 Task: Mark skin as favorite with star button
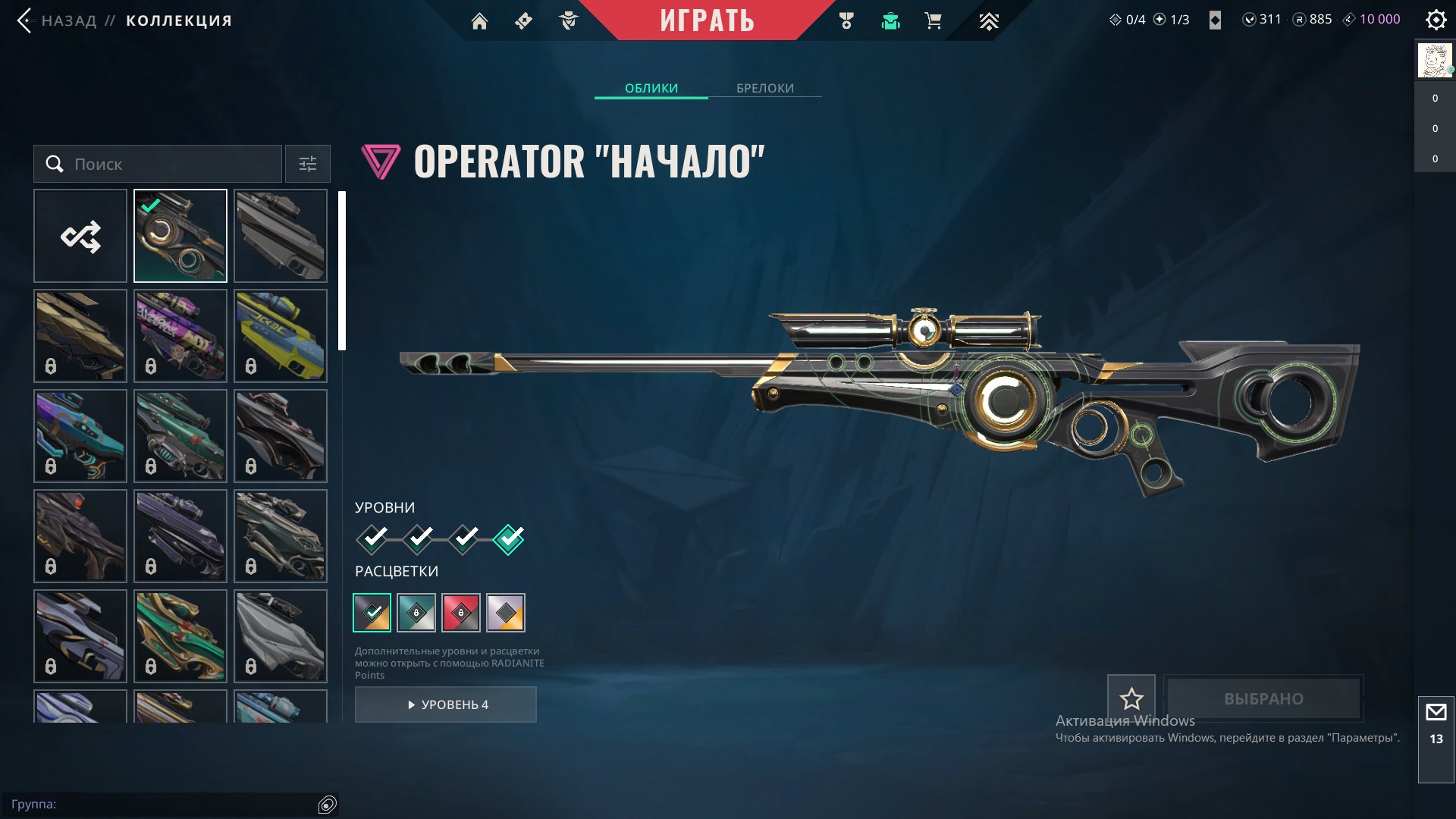(1131, 698)
